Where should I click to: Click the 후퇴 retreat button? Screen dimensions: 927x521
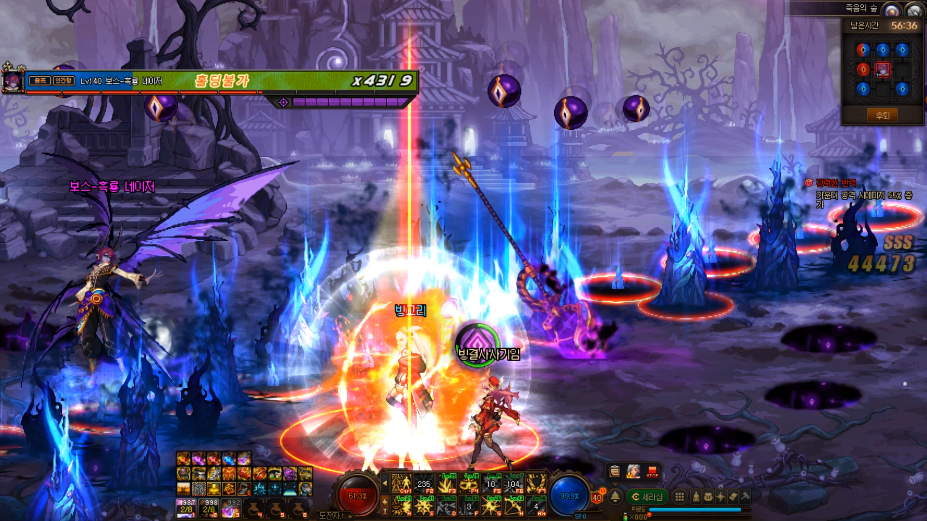881,114
